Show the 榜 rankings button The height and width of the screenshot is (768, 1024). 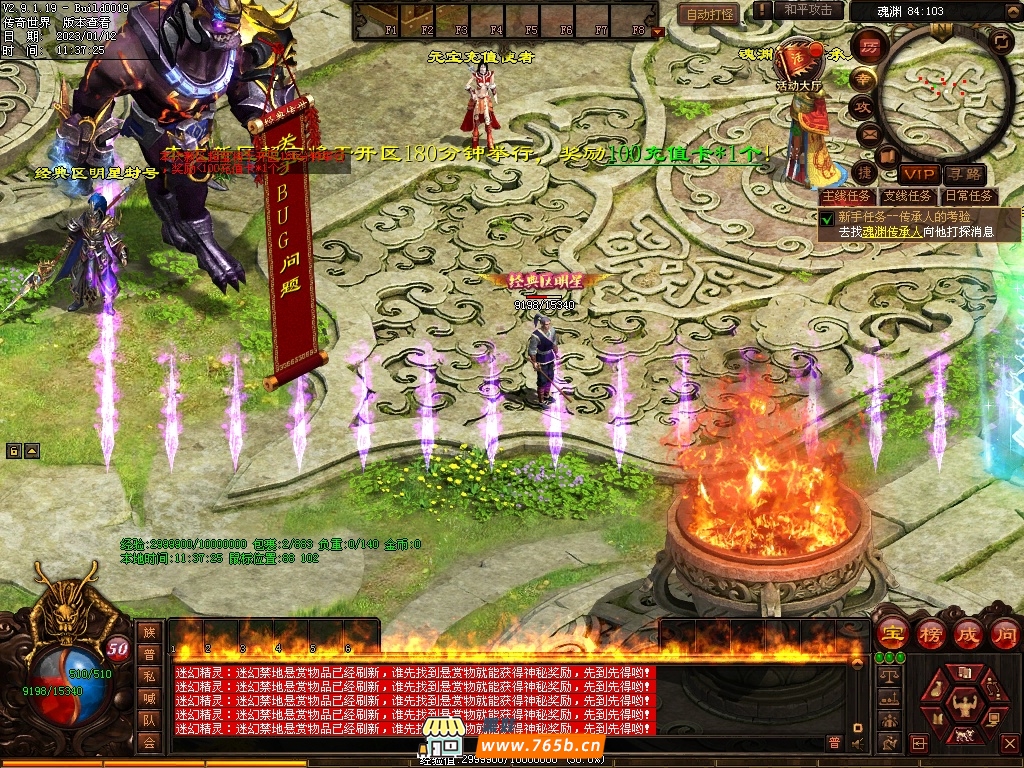pyautogui.click(x=930, y=633)
